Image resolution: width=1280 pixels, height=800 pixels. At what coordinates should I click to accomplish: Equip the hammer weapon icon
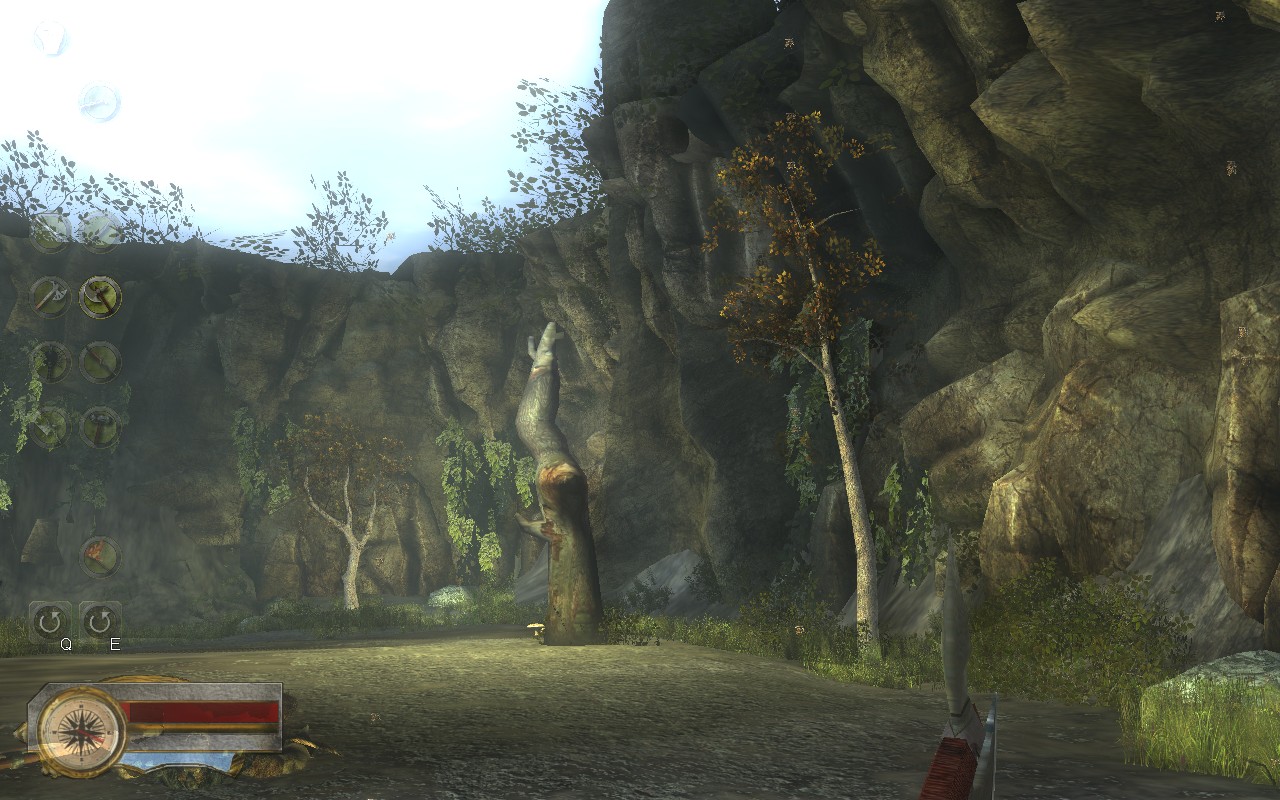100,427
